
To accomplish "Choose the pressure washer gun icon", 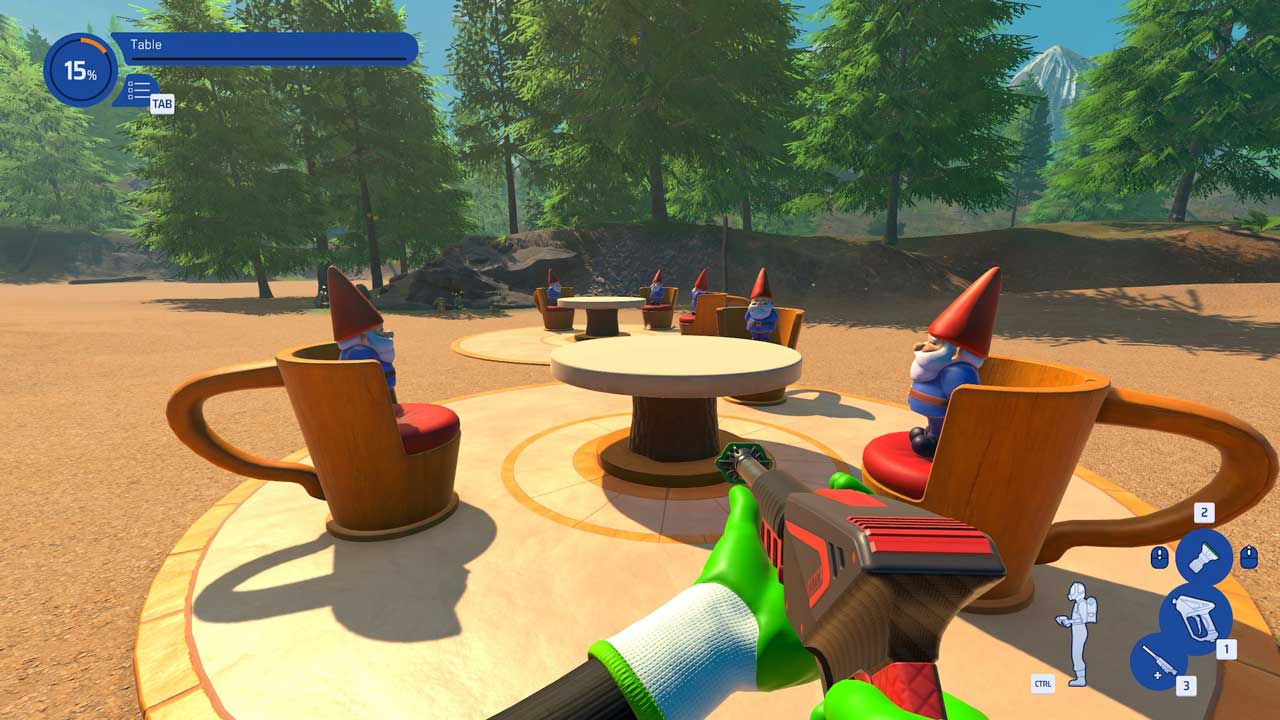I will (x=1195, y=618).
